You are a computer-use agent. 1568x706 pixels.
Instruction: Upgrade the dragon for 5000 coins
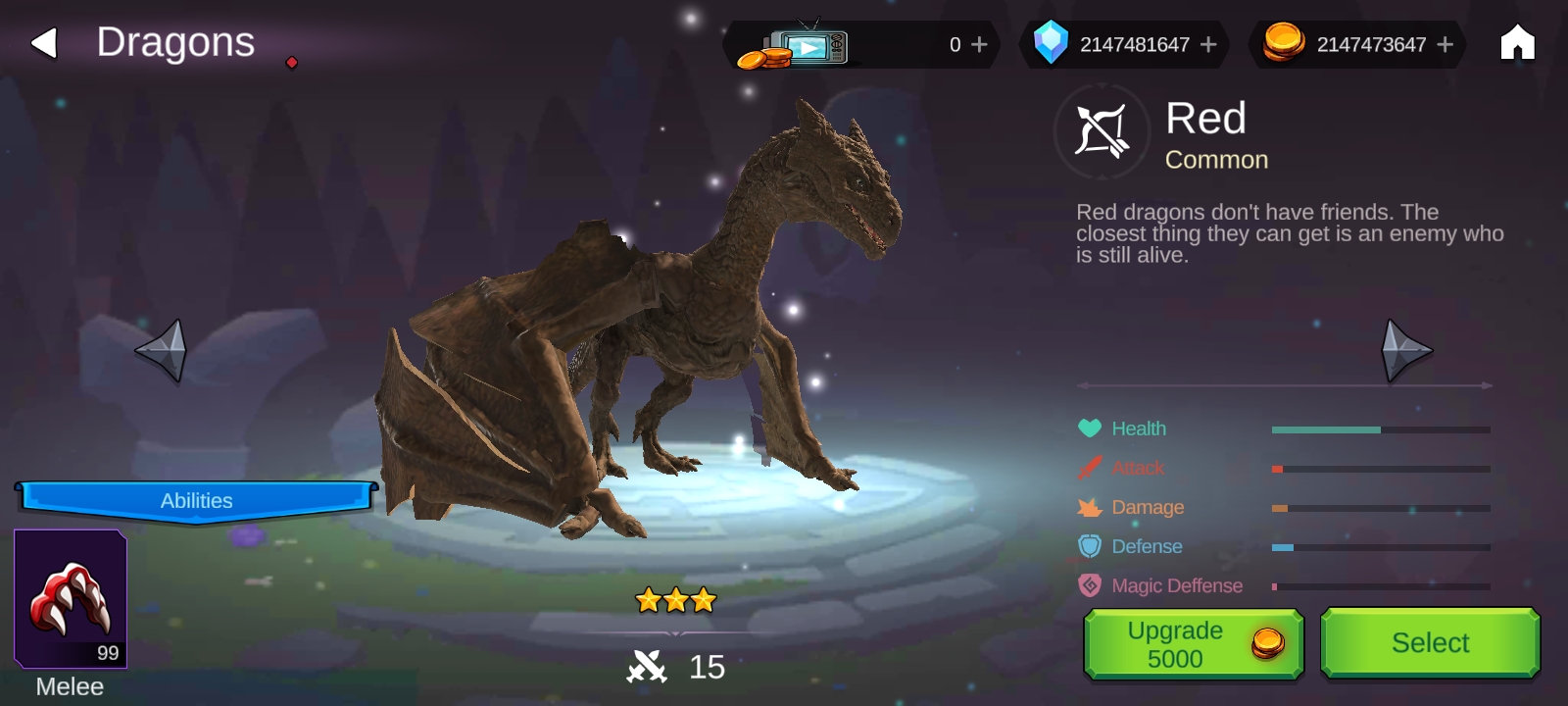(1193, 644)
